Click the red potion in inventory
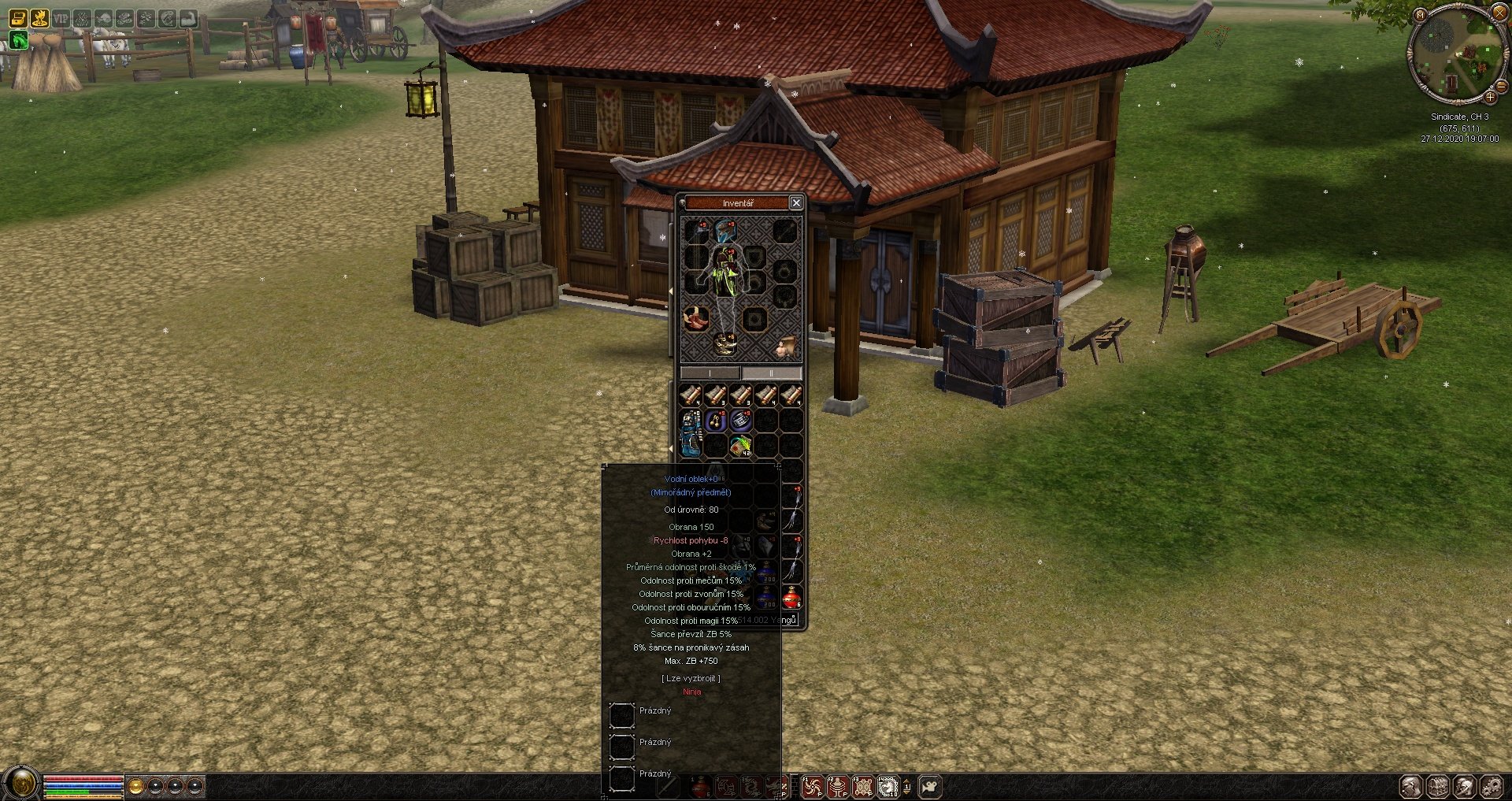The image size is (1512, 801). pos(791,598)
